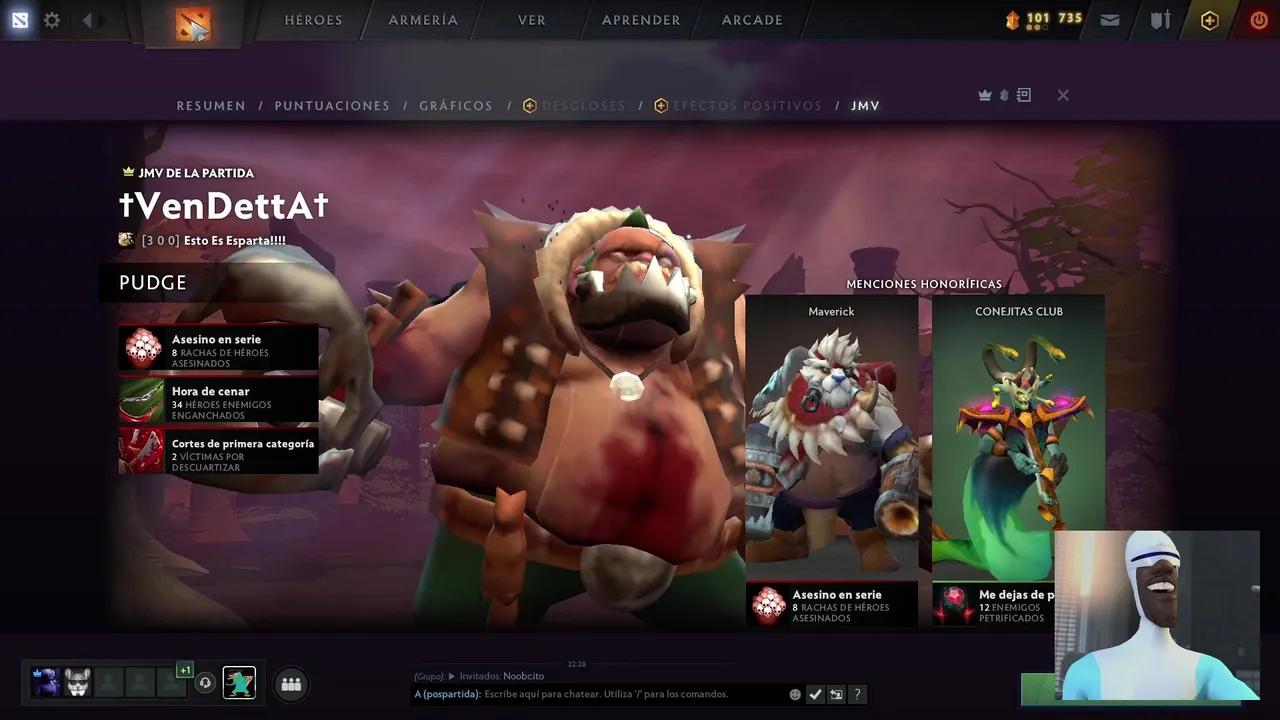The width and height of the screenshot is (1280, 720).
Task: Open the Dota Plus shard balance
Action: click(1070, 17)
